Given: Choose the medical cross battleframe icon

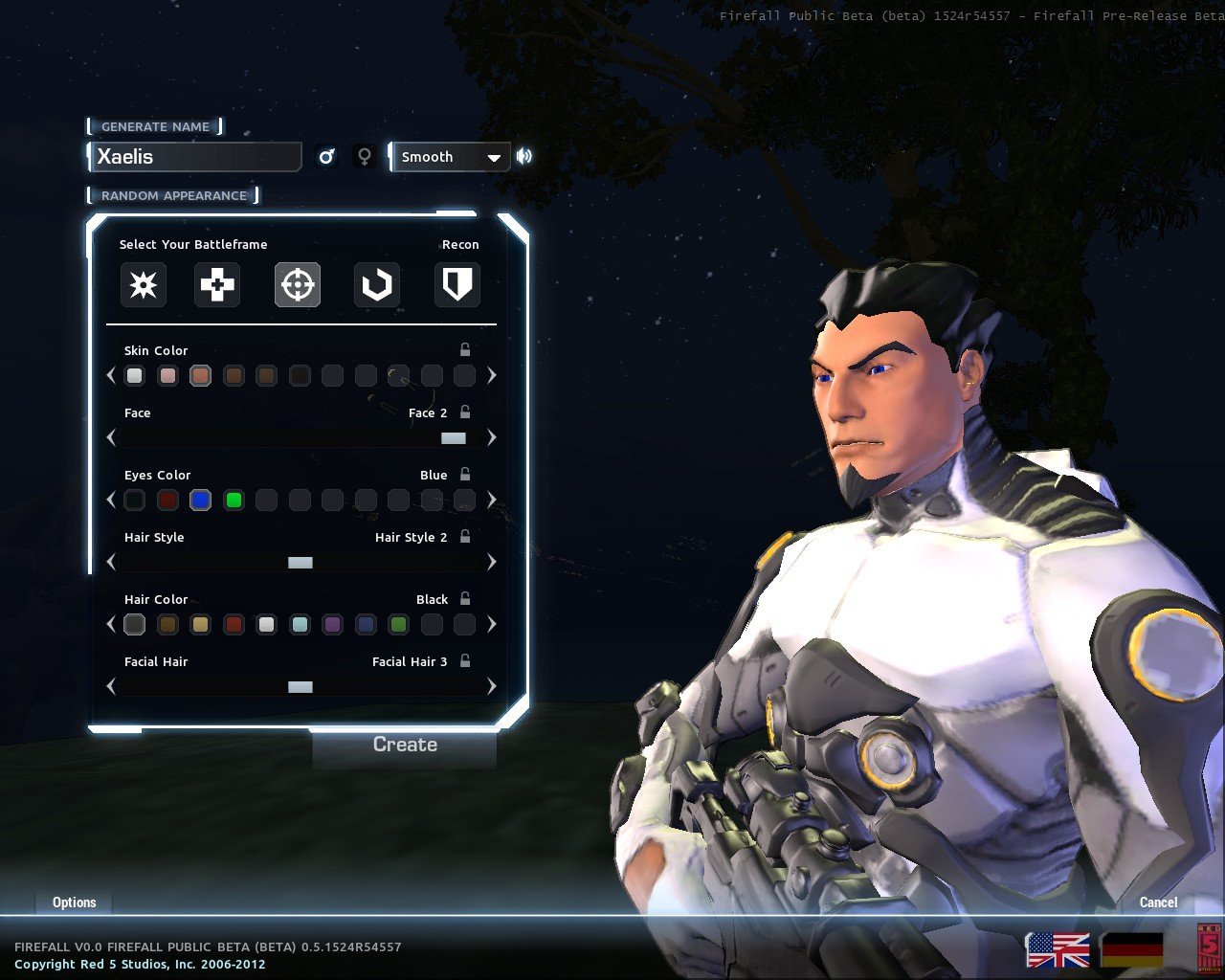Looking at the screenshot, I should coord(217,284).
